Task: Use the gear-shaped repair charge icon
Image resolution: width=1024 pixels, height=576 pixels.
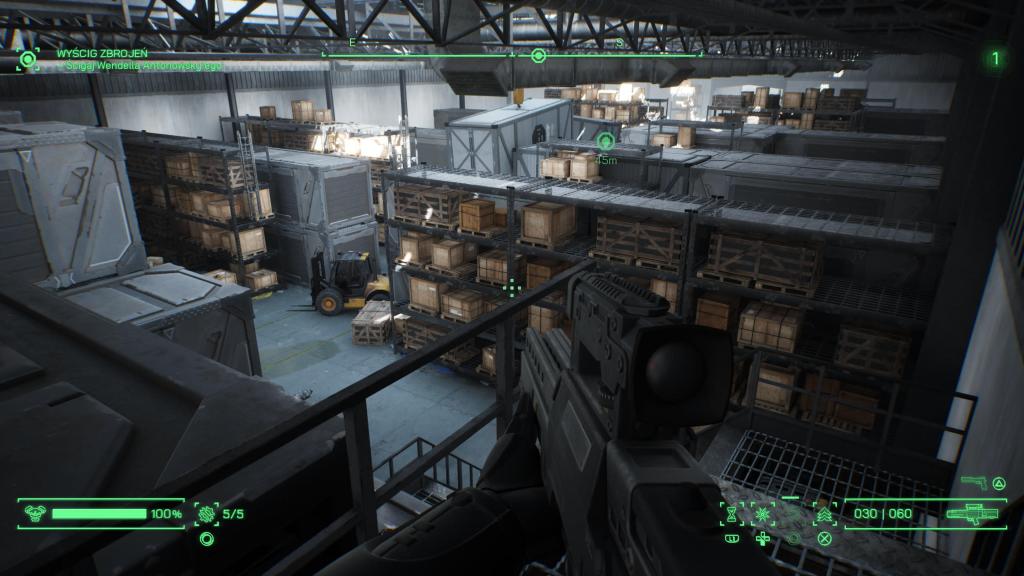Action: pyautogui.click(x=207, y=514)
